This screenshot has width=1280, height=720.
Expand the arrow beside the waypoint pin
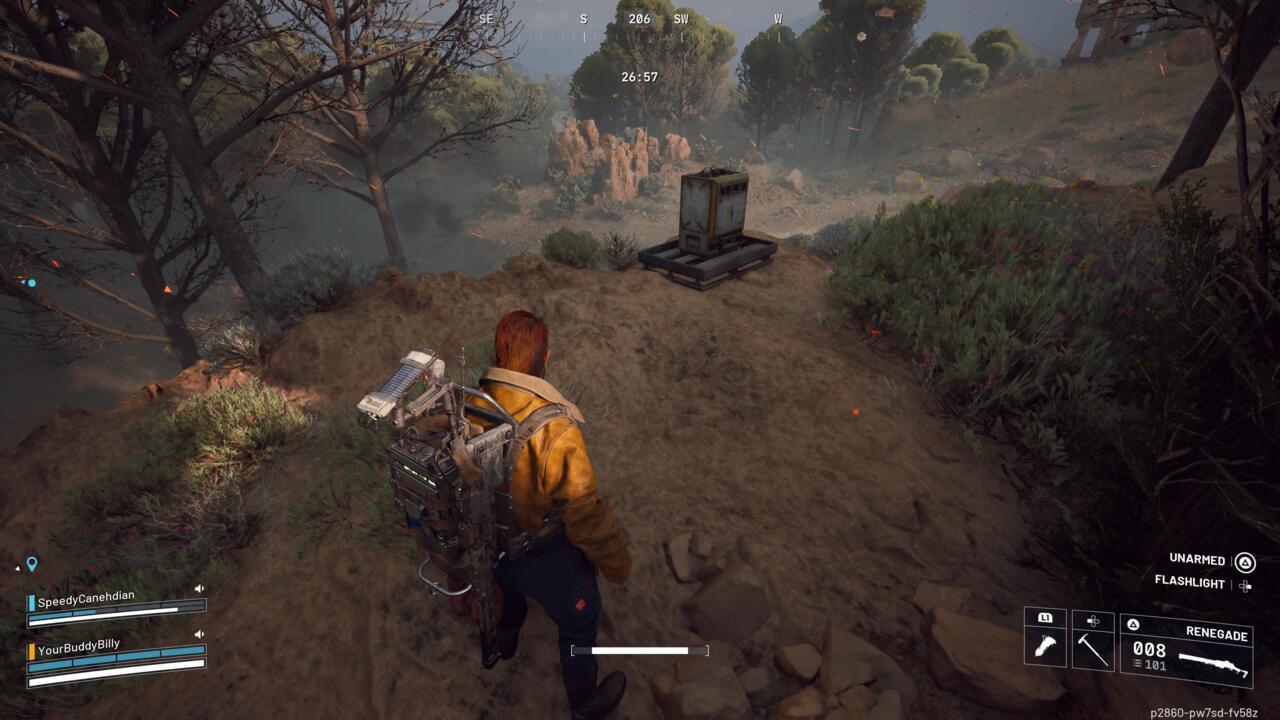(17, 568)
